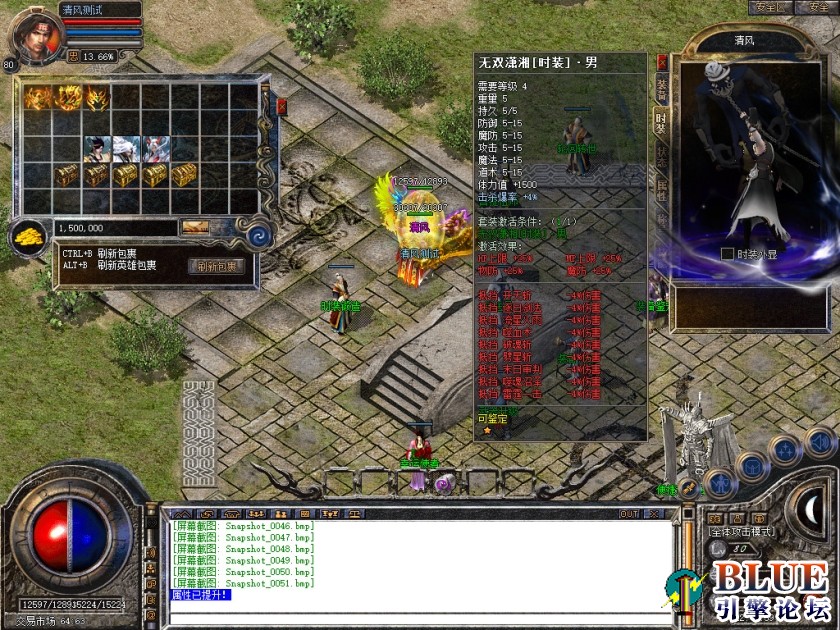
Task: Click the OUT button on chat bar
Action: (629, 514)
